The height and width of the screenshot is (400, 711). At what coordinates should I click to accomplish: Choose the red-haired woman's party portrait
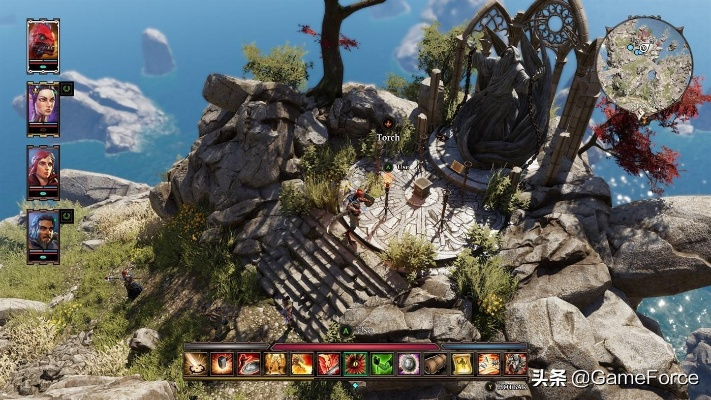(x=43, y=167)
